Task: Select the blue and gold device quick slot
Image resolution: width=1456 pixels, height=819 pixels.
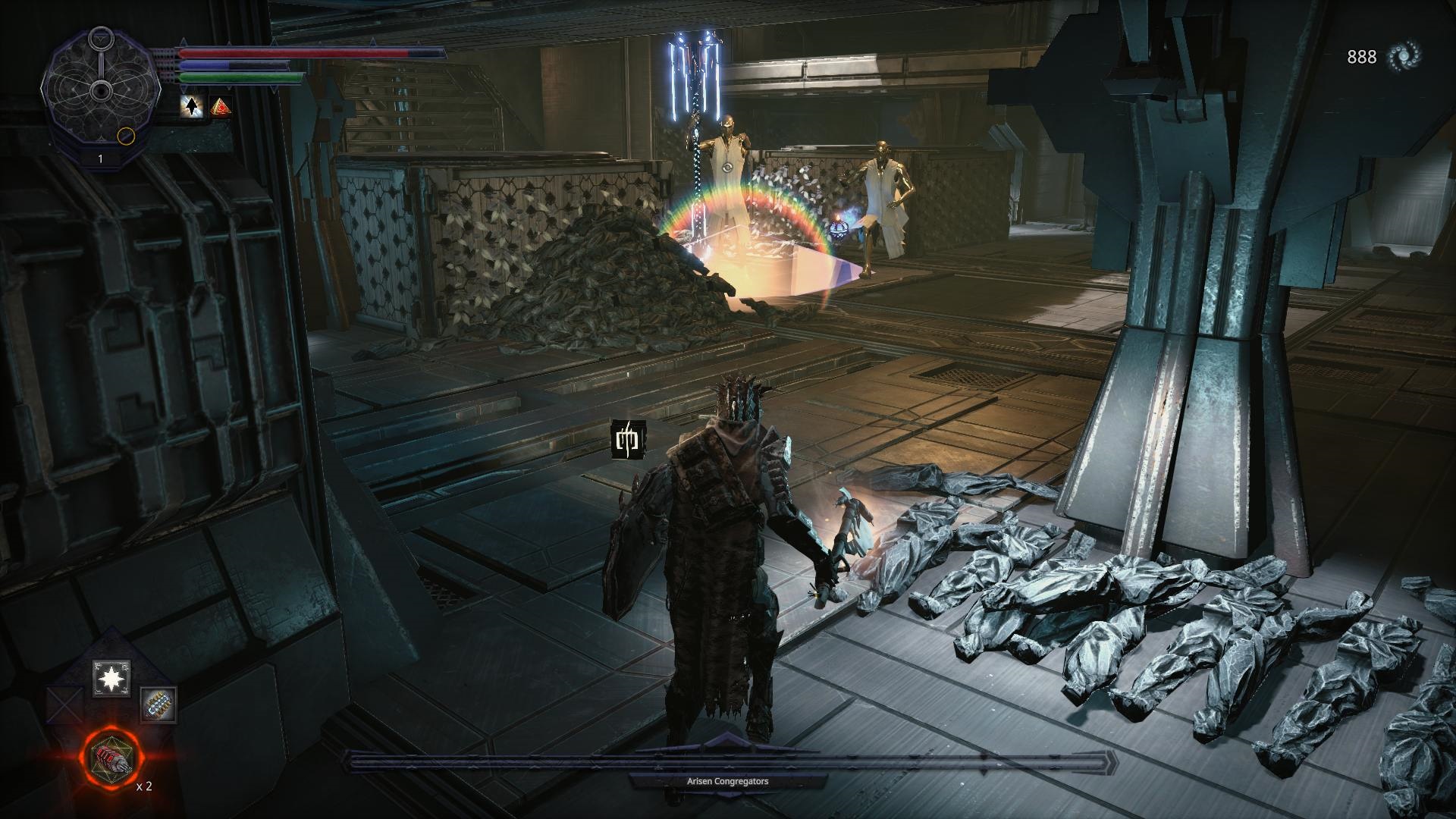Action: (158, 704)
